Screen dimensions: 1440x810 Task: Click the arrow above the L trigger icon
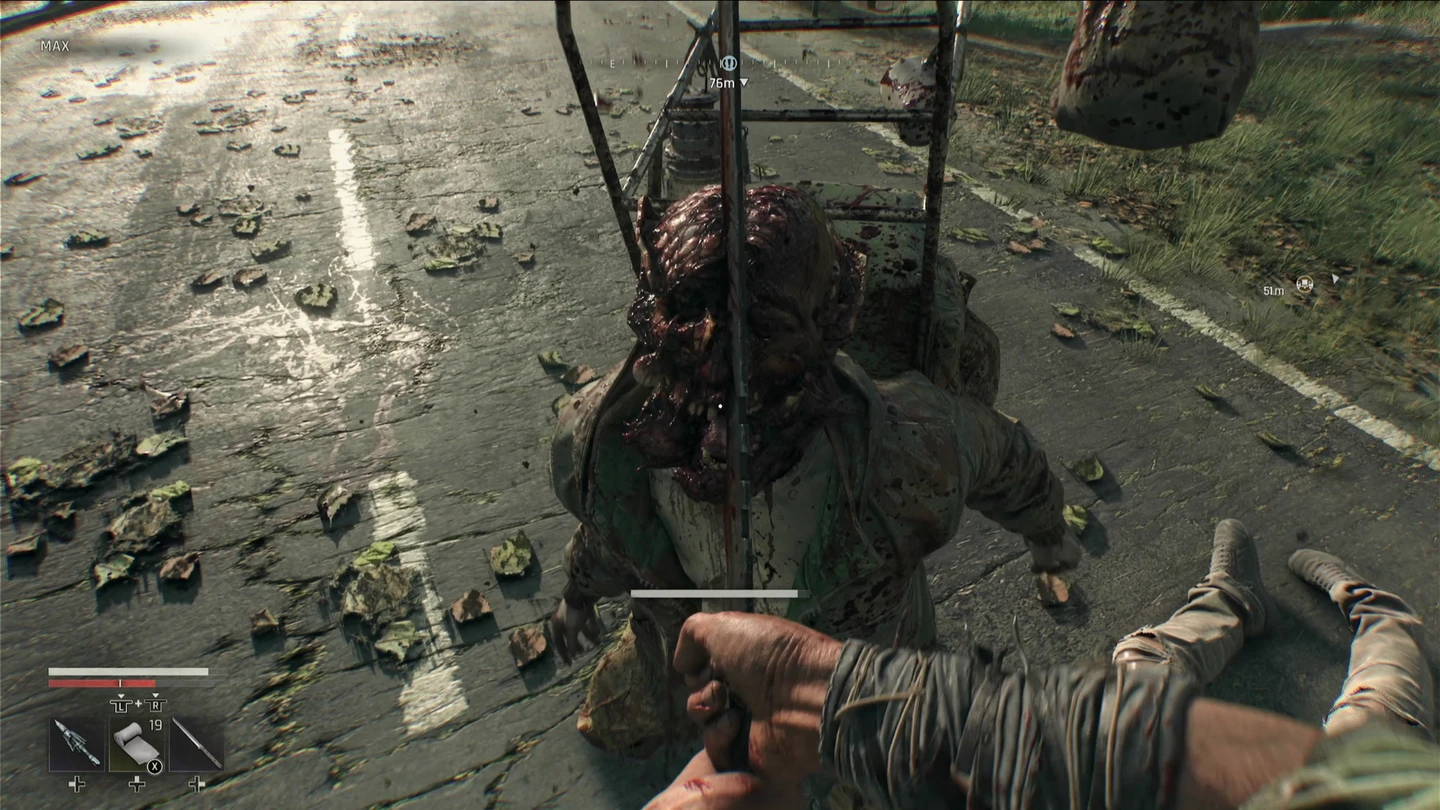click(121, 696)
